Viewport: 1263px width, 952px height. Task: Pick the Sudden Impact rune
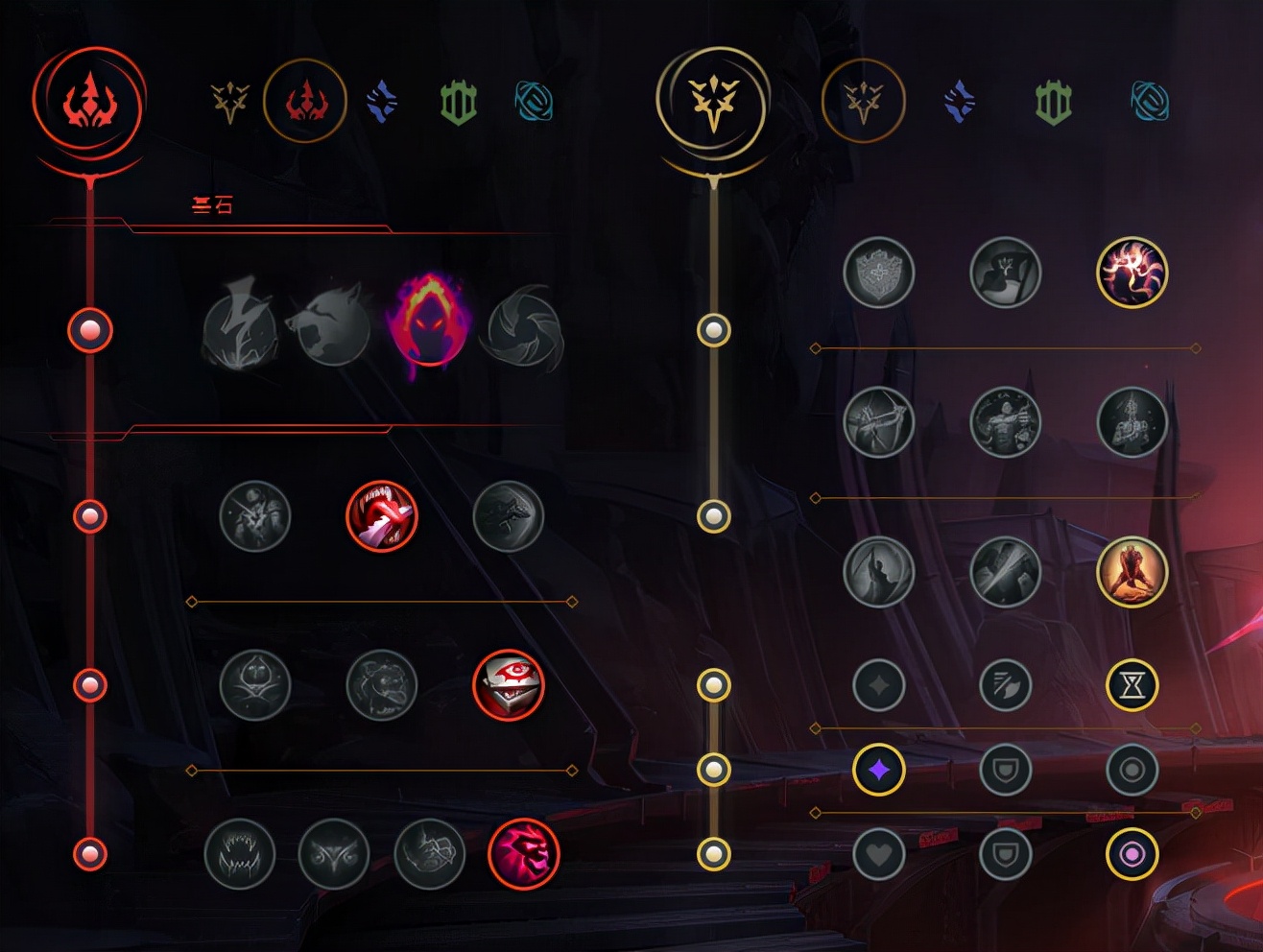point(509,516)
